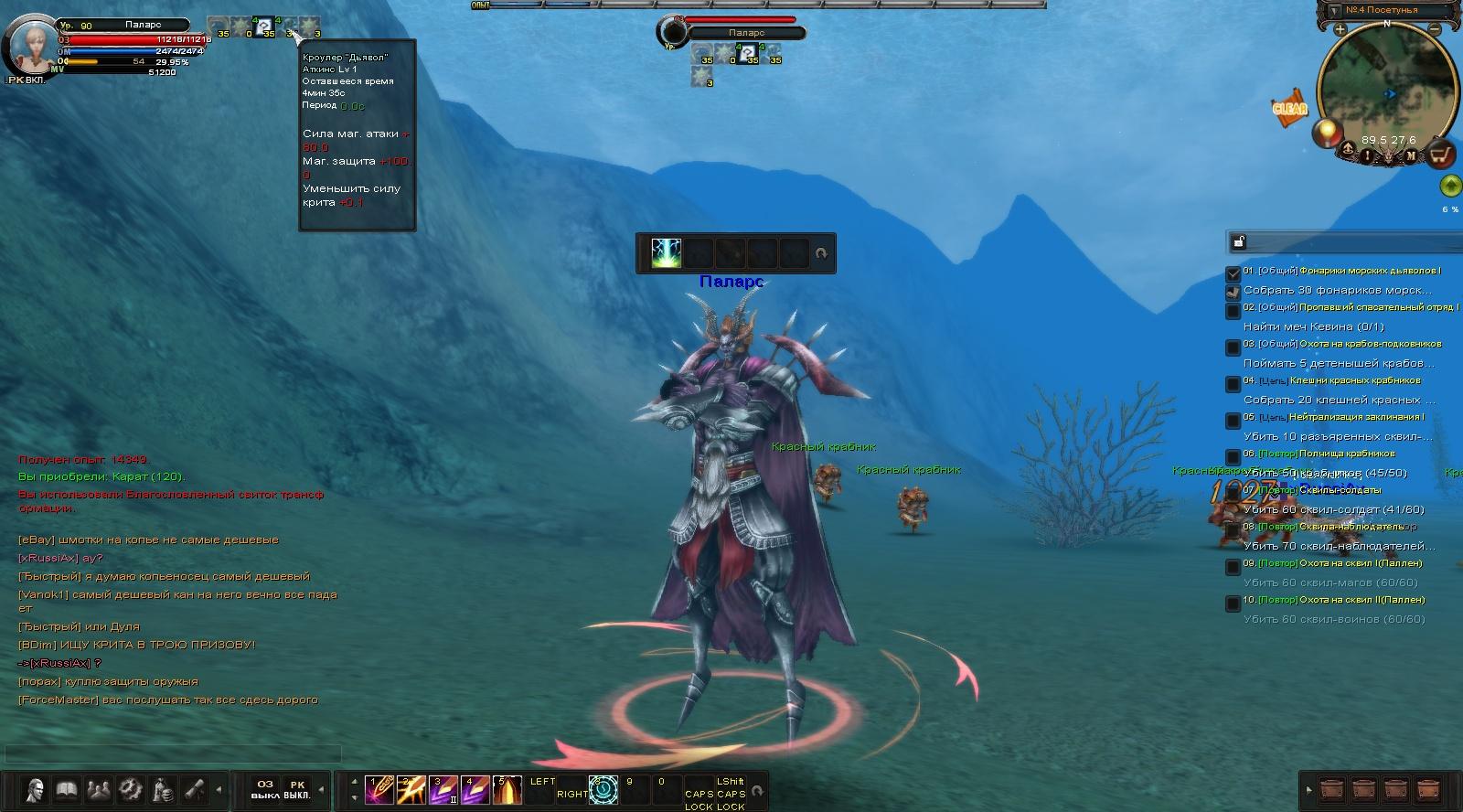This screenshot has height=812, width=1463.
Task: Toggle tracking checkbox for quest 01 Фонарики морских дьяволов
Action: pos(1233,273)
